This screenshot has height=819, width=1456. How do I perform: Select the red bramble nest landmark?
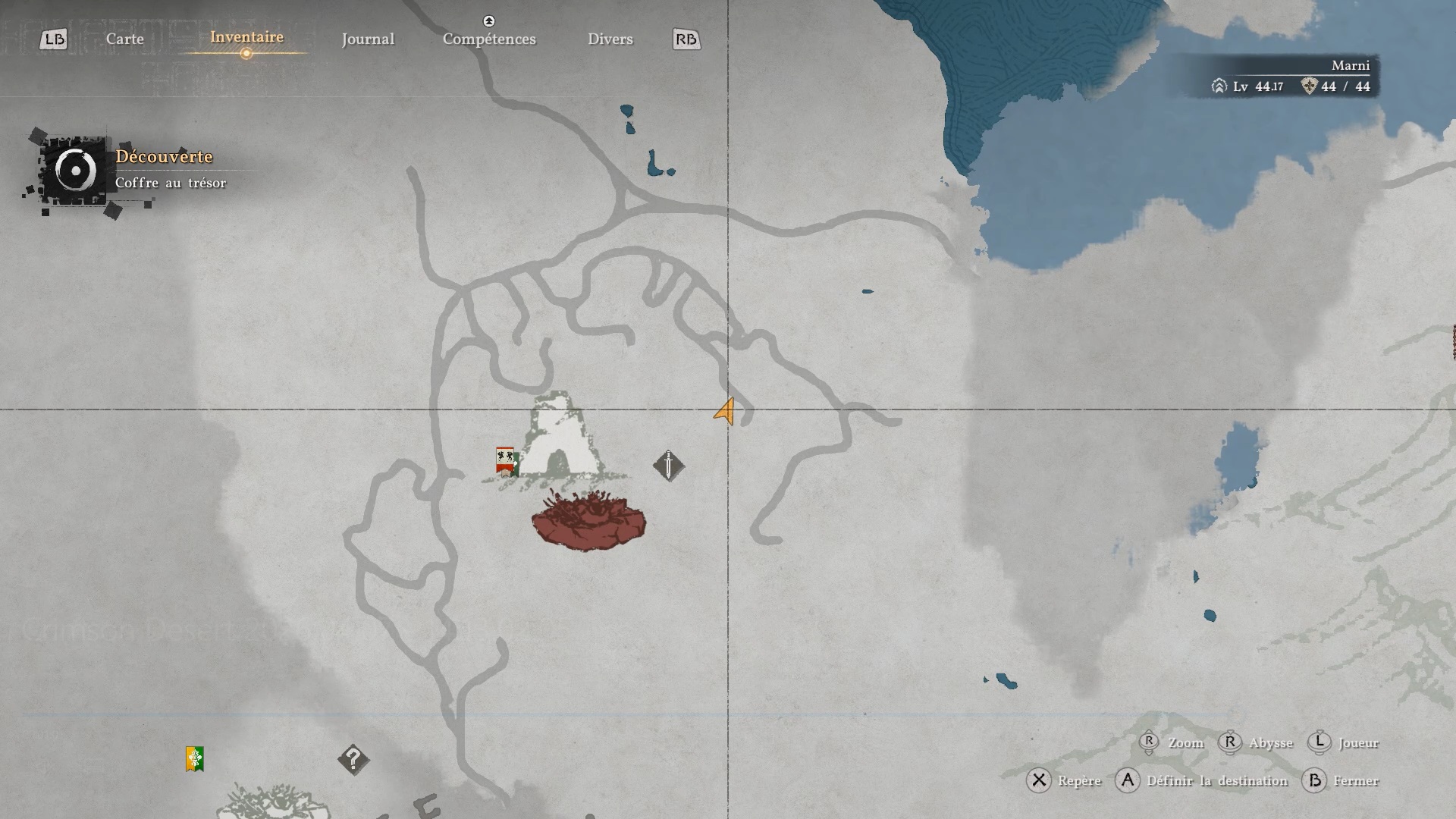[588, 520]
